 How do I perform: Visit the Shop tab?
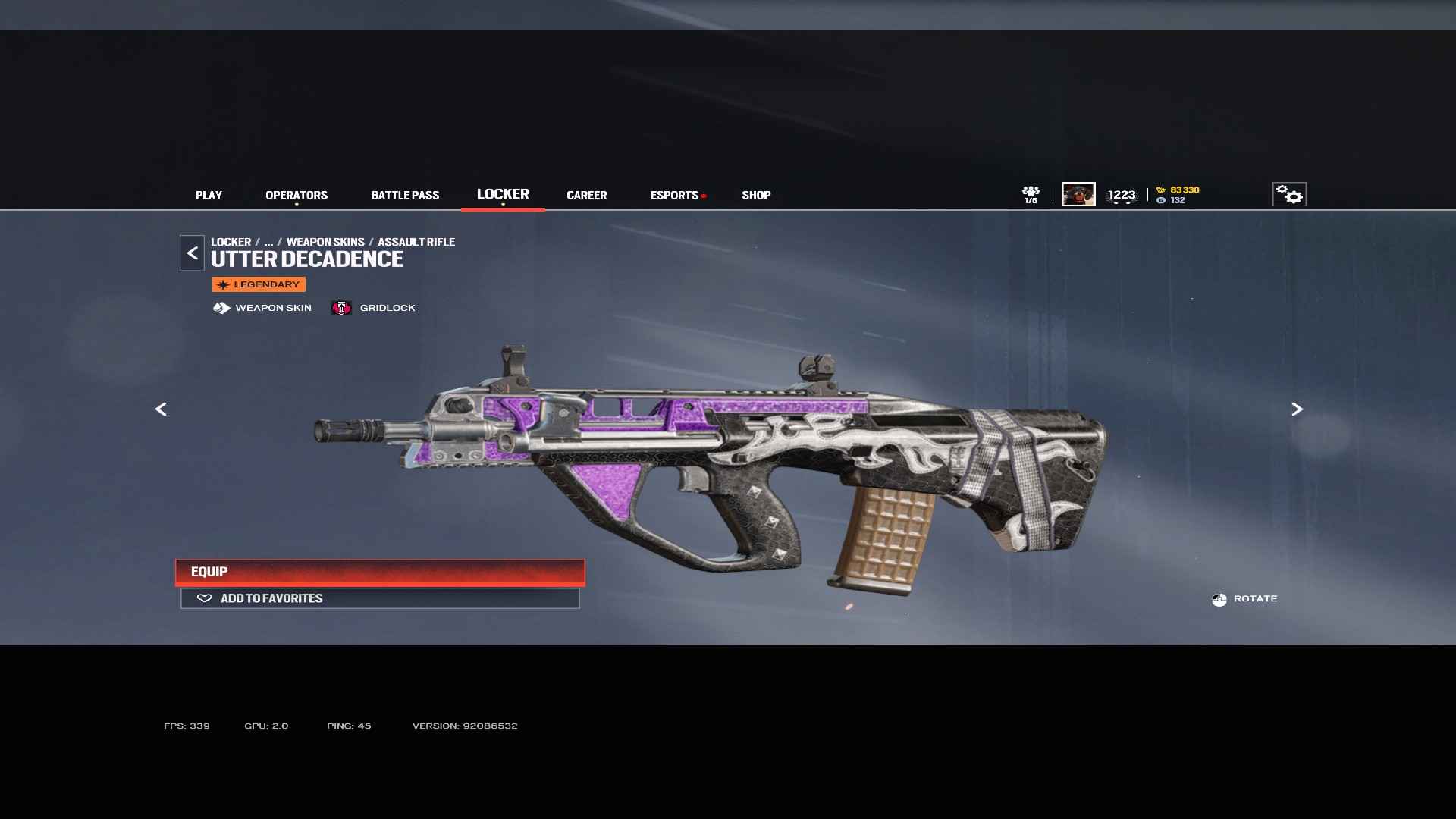[756, 195]
